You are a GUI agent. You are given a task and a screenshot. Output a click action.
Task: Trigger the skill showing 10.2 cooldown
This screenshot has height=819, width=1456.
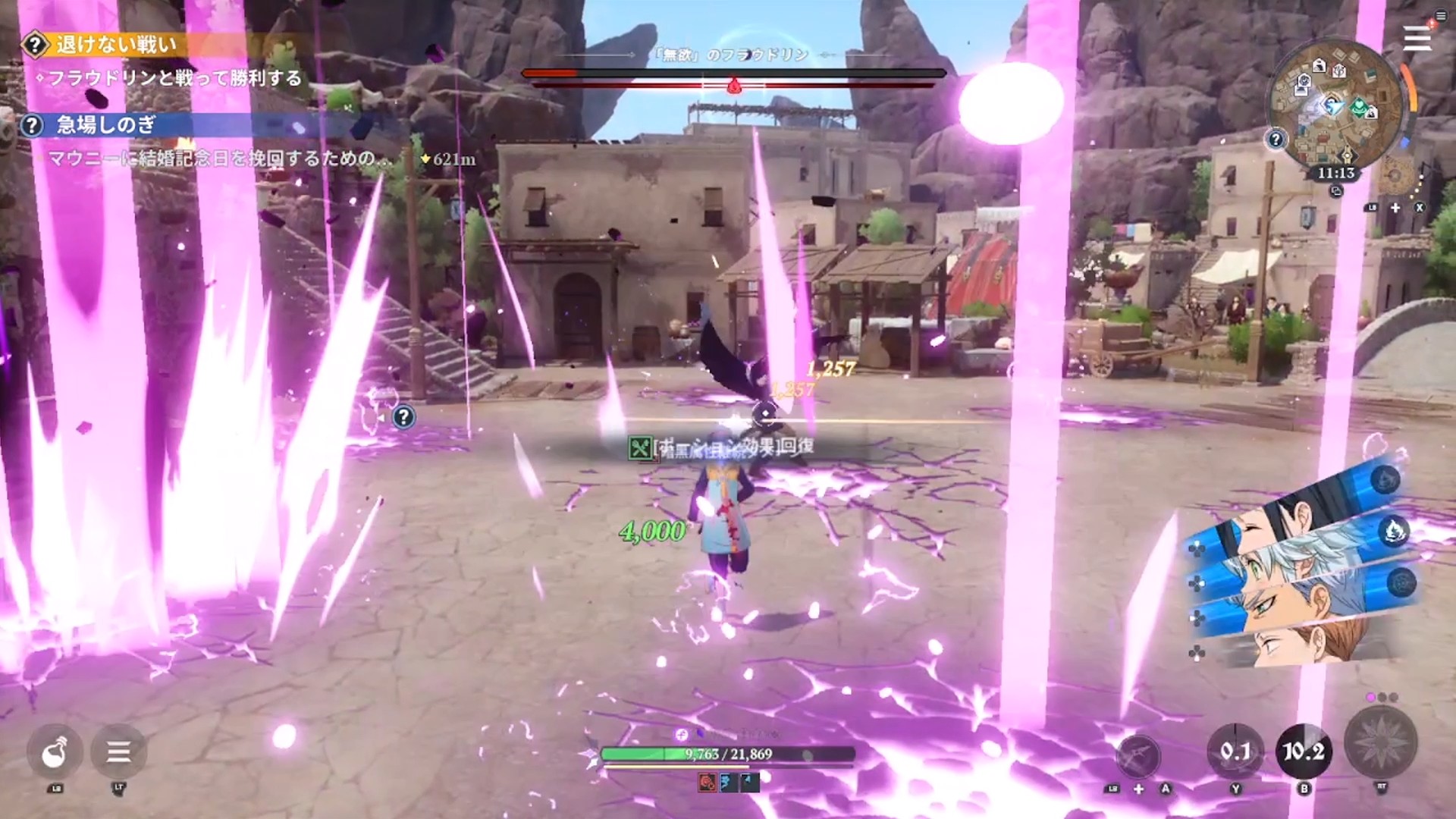(x=1304, y=752)
